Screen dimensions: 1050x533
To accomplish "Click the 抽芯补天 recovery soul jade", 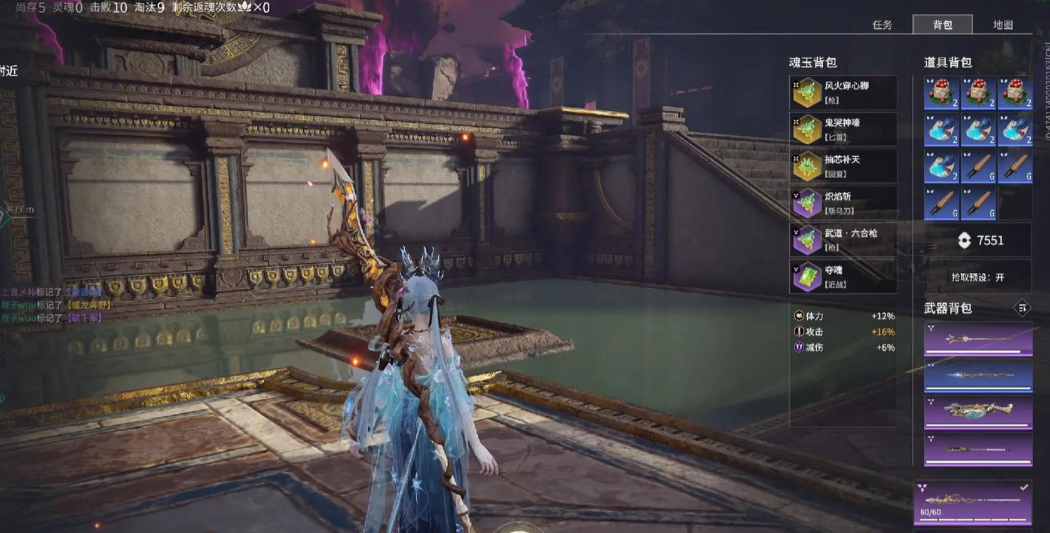I will click(843, 166).
